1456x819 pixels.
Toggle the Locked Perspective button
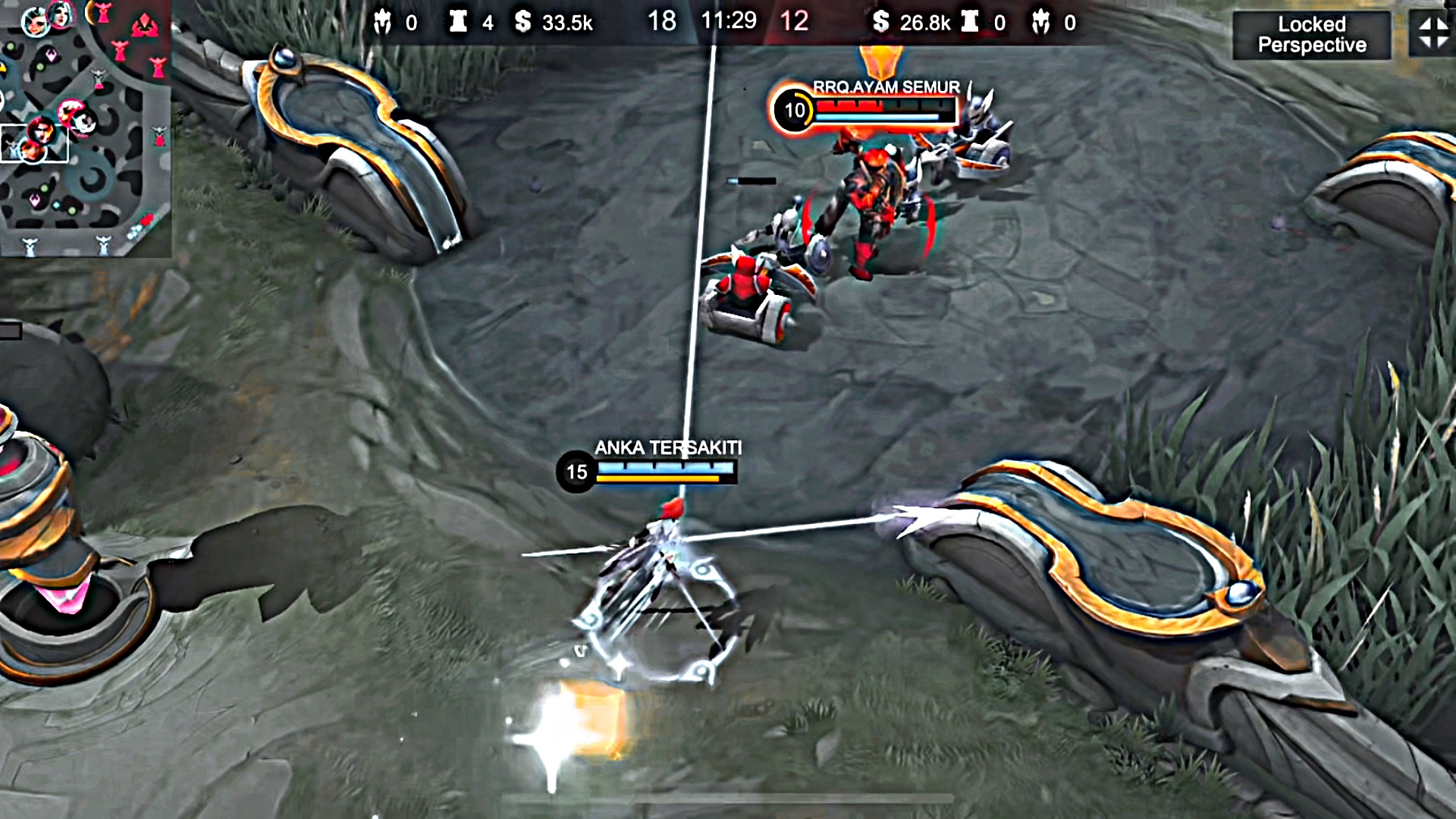[x=1311, y=35]
